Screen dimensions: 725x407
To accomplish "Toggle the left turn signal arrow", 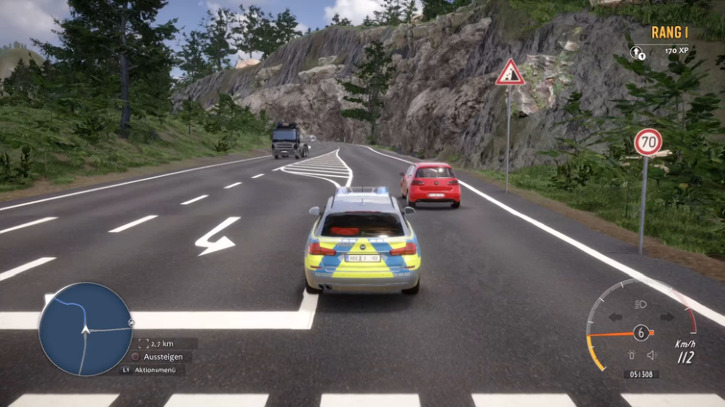I will (x=618, y=318).
